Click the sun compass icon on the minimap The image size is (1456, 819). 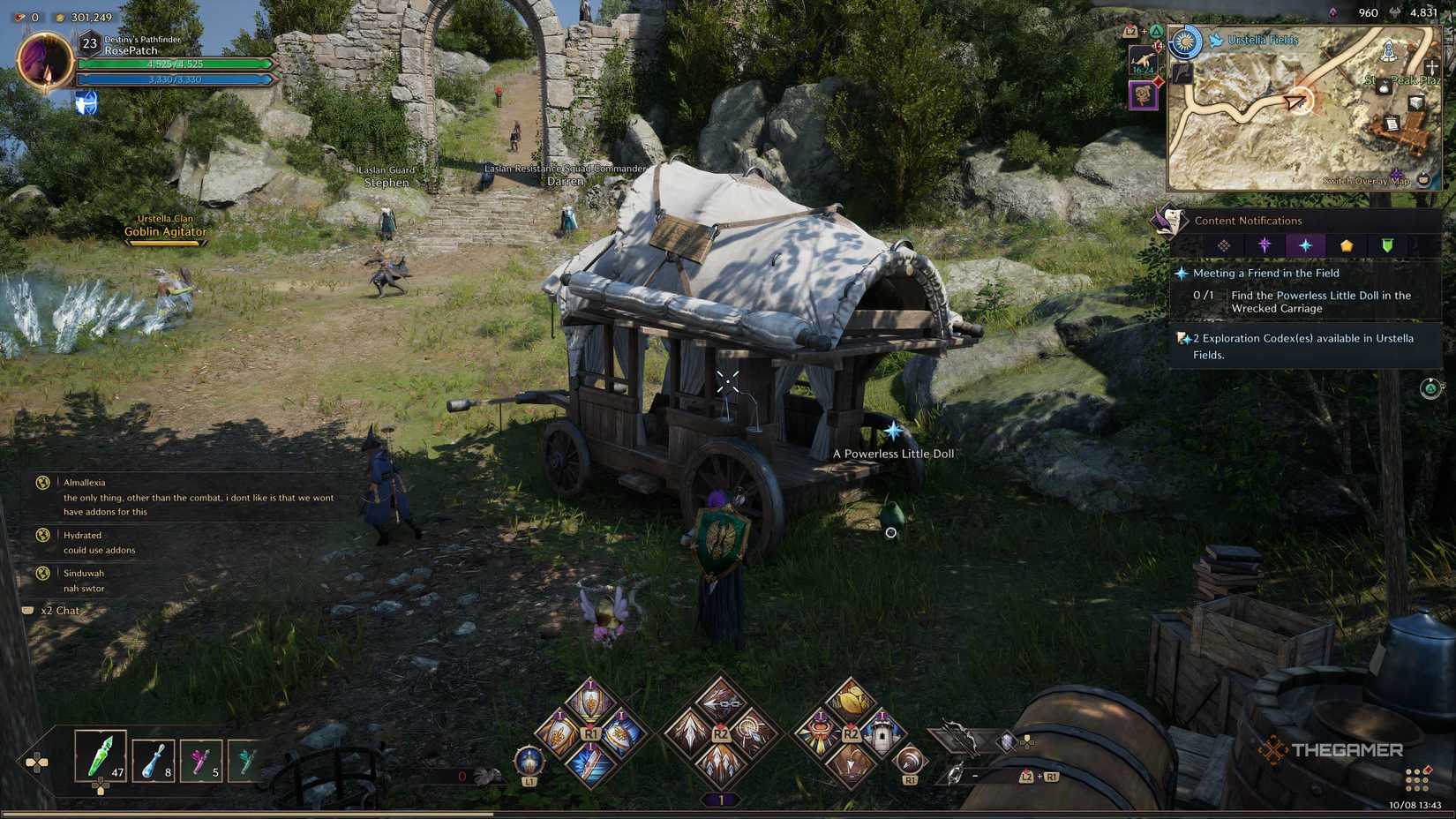[x=1185, y=41]
